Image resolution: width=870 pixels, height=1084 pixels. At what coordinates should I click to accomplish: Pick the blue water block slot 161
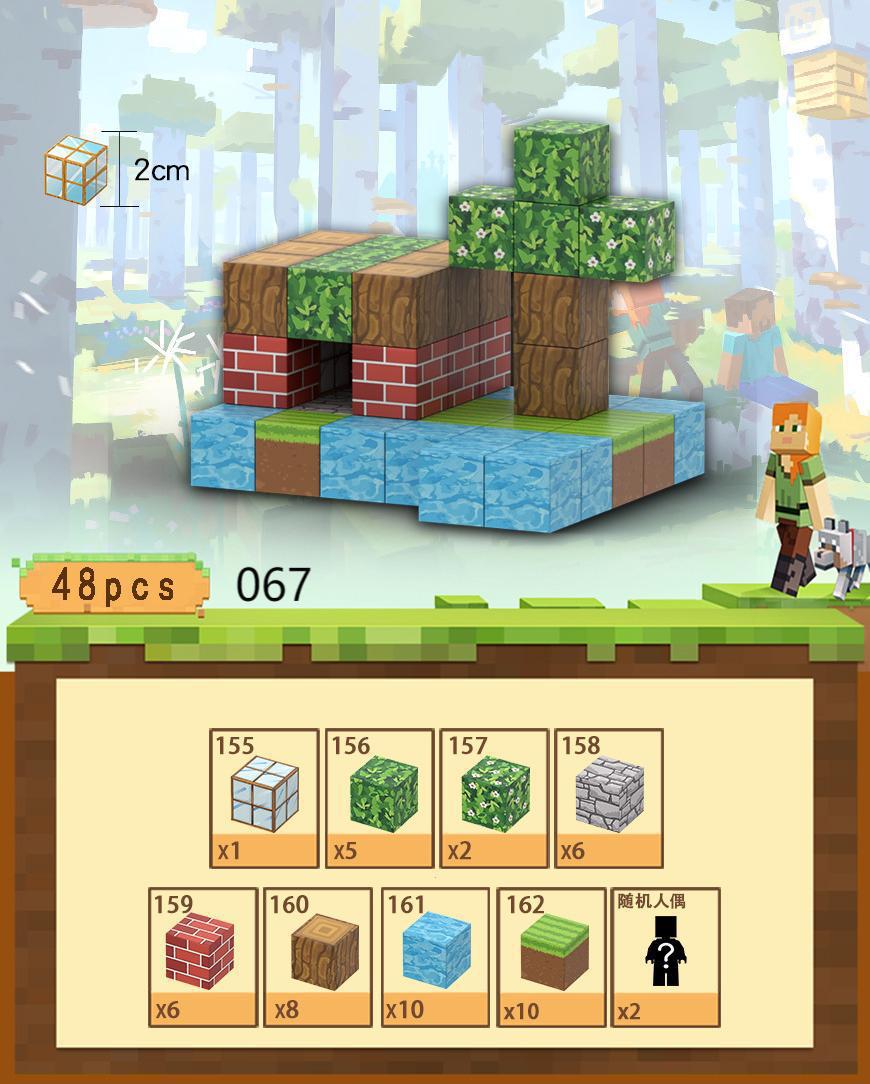coord(436,956)
